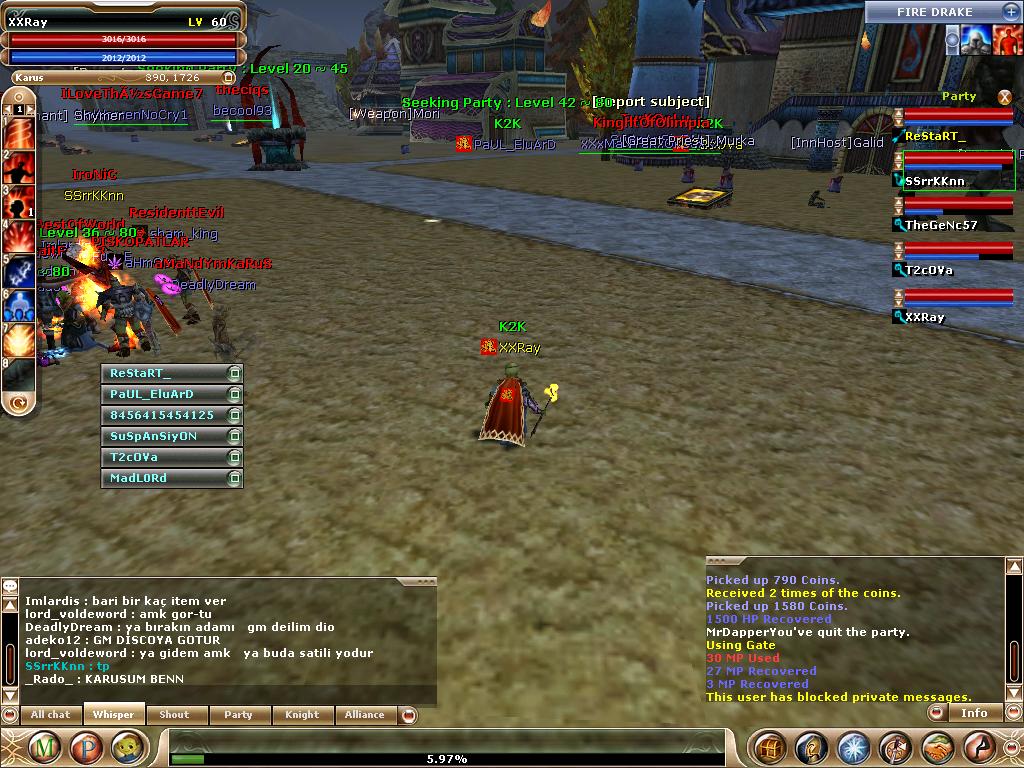Select party member TheGeNc57
The width and height of the screenshot is (1024, 768).
[x=940, y=225]
